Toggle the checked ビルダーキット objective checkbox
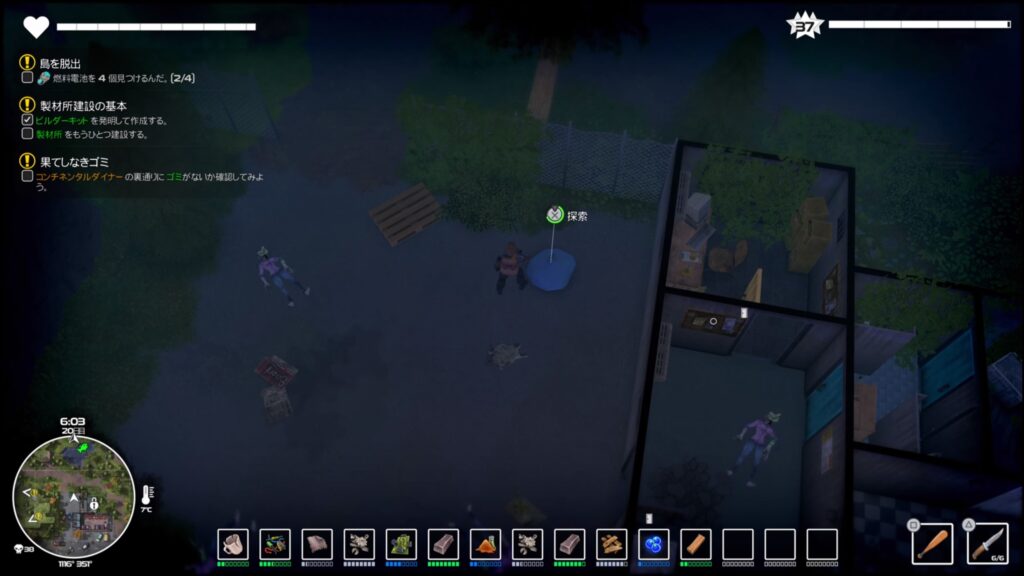The width and height of the screenshot is (1024, 576). [x=28, y=120]
